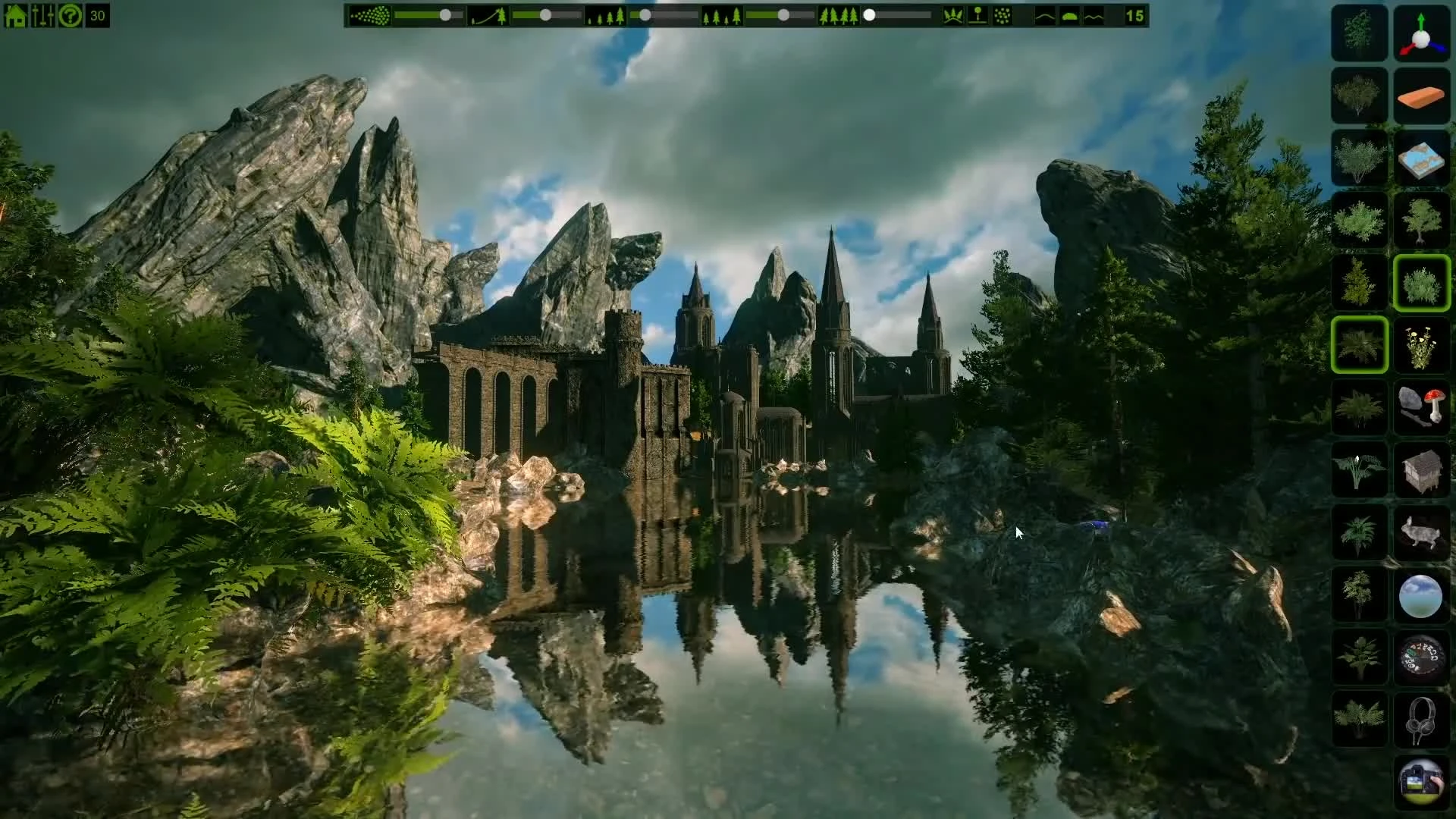Toggle the dotted scatter placement mode

[1003, 14]
